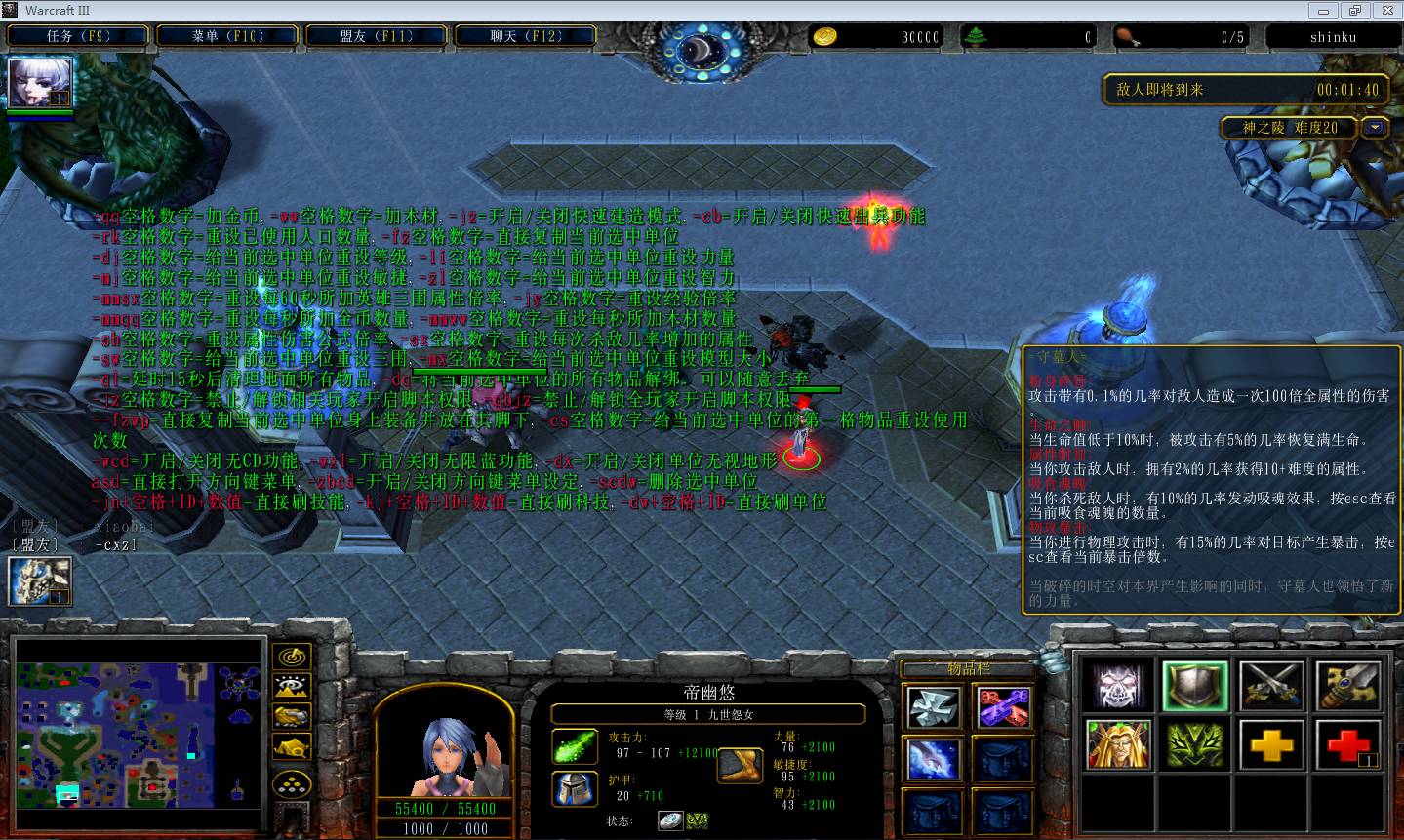
Task: Use the silver cross item in inventory
Action: [x=934, y=706]
